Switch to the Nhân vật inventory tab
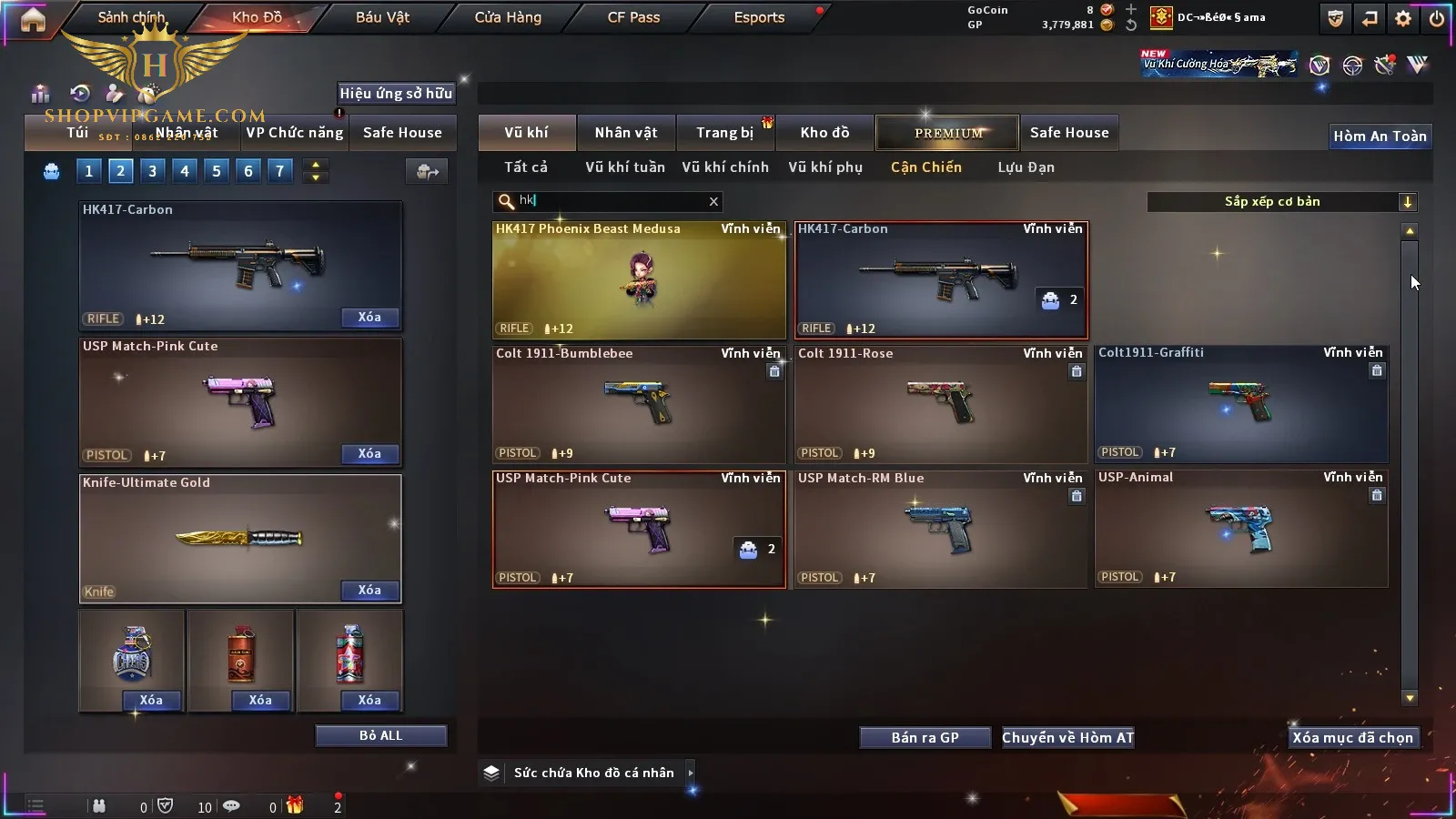 tap(625, 133)
